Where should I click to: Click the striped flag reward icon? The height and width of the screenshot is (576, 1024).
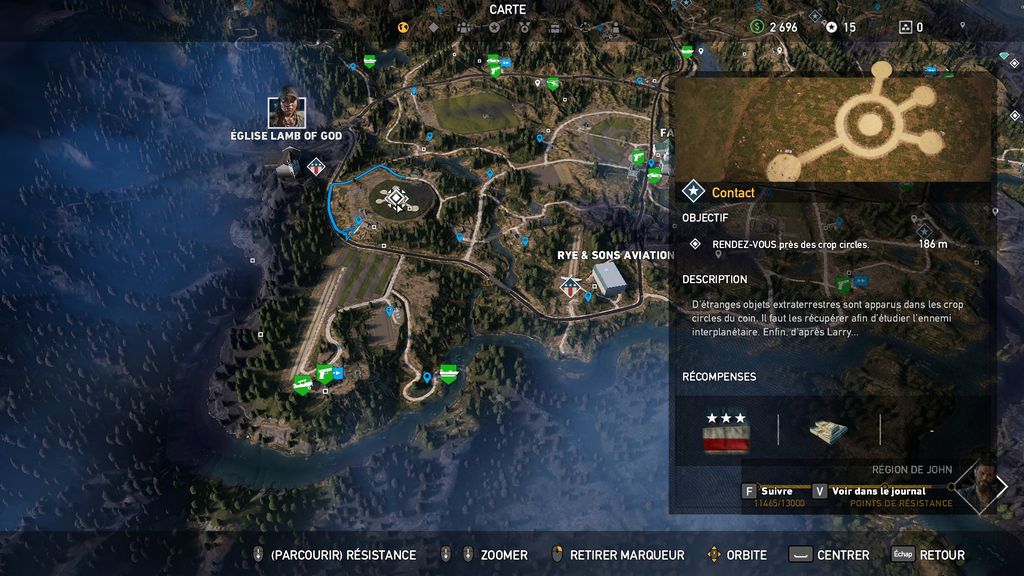coord(726,435)
